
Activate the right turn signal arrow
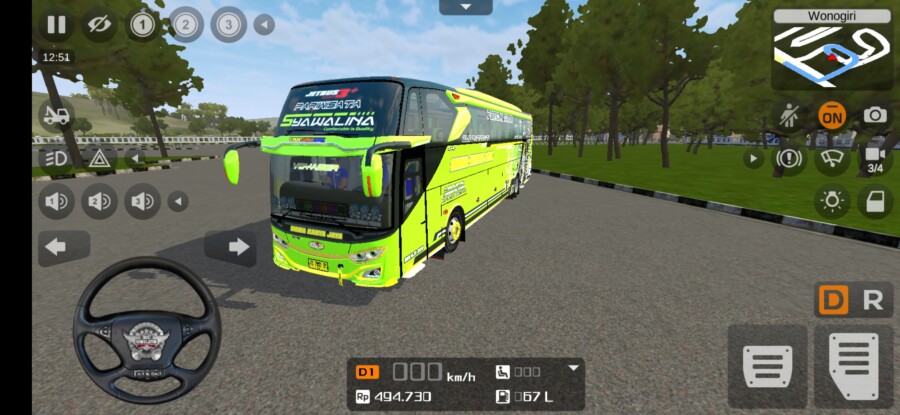238,246
